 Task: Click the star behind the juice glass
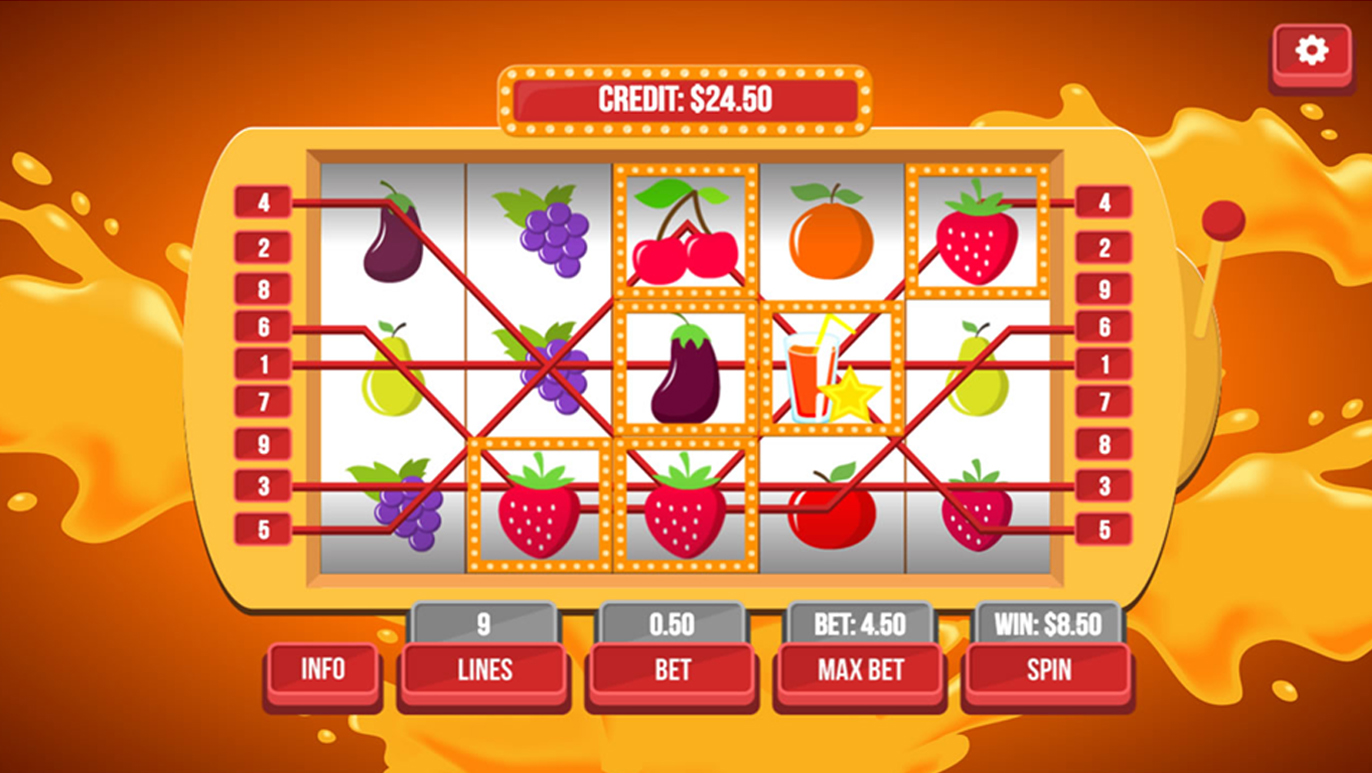pos(853,398)
